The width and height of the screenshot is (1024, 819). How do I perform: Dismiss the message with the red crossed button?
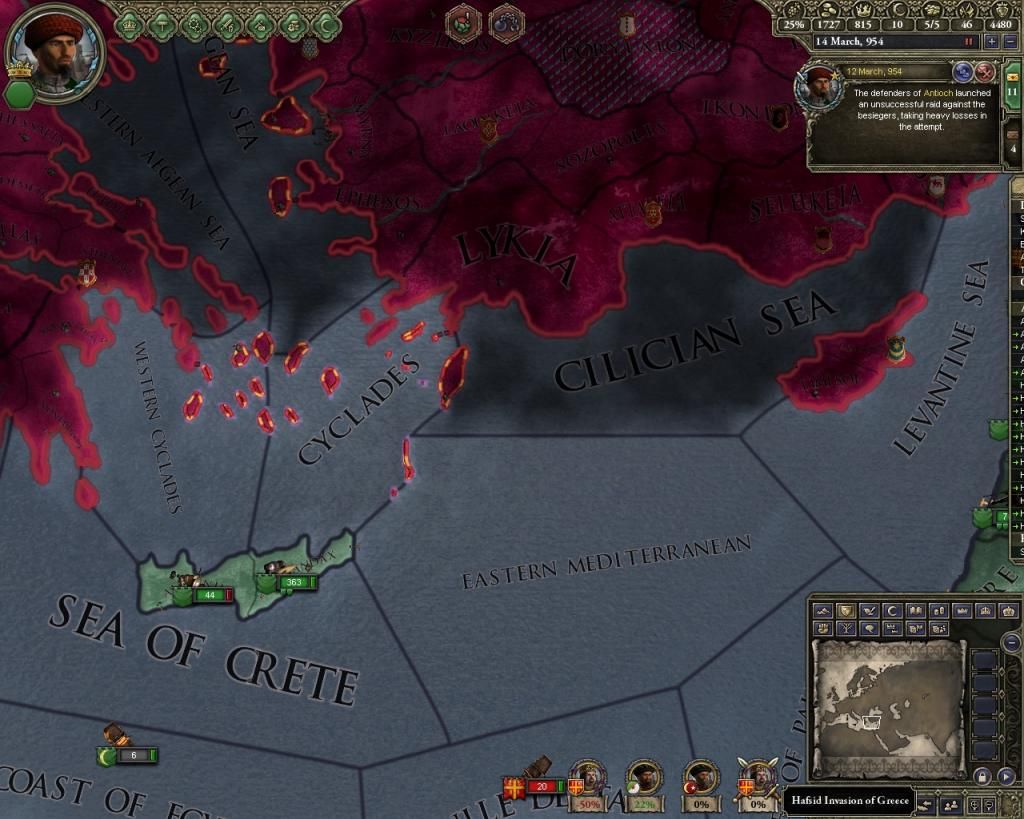point(985,72)
